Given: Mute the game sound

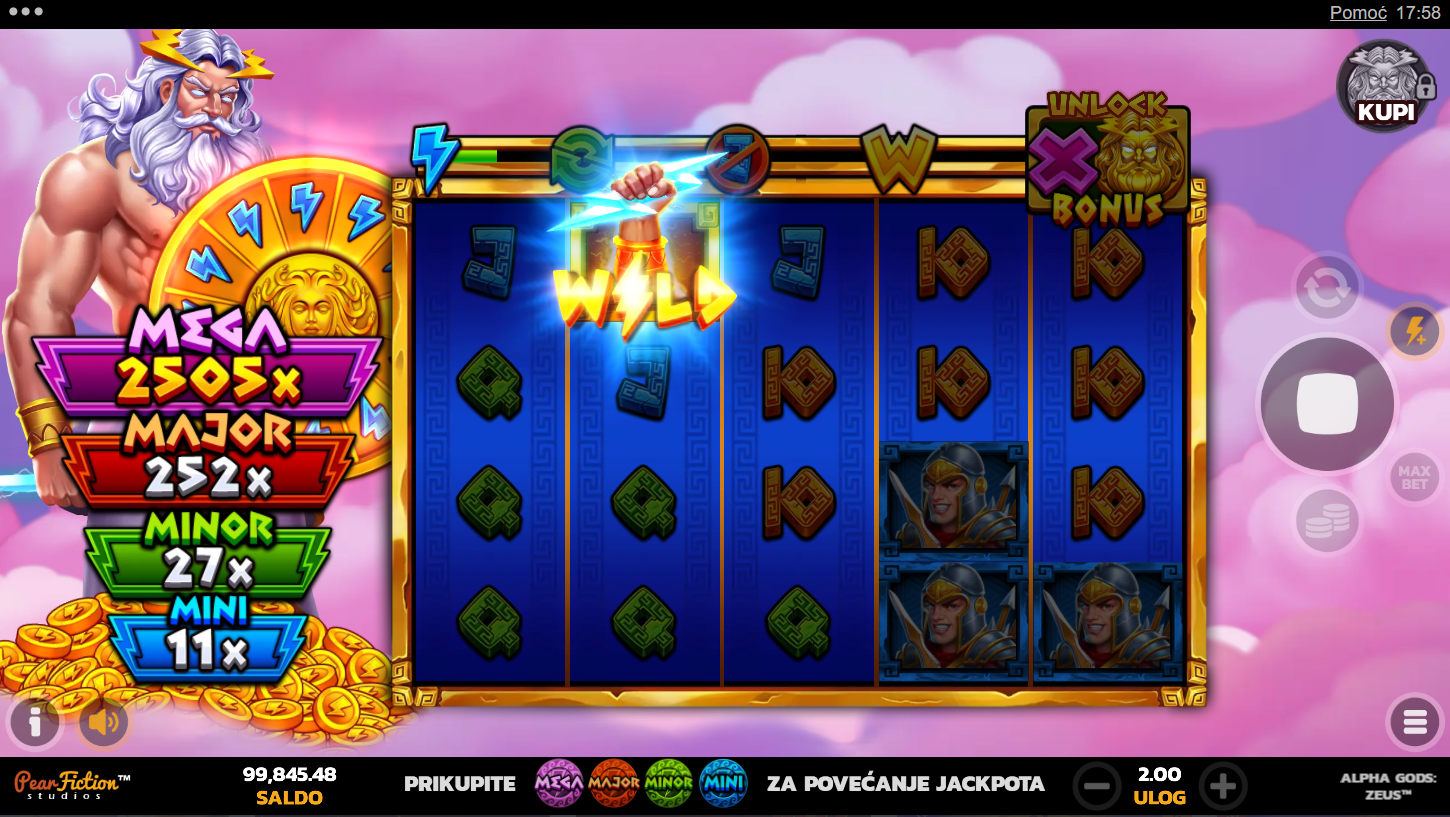Looking at the screenshot, I should (x=104, y=722).
